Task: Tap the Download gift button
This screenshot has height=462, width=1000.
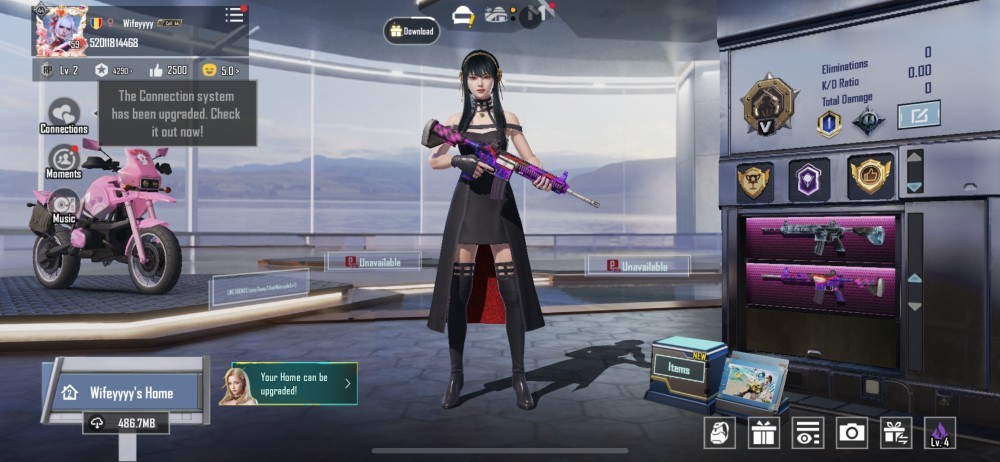Action: tap(411, 31)
